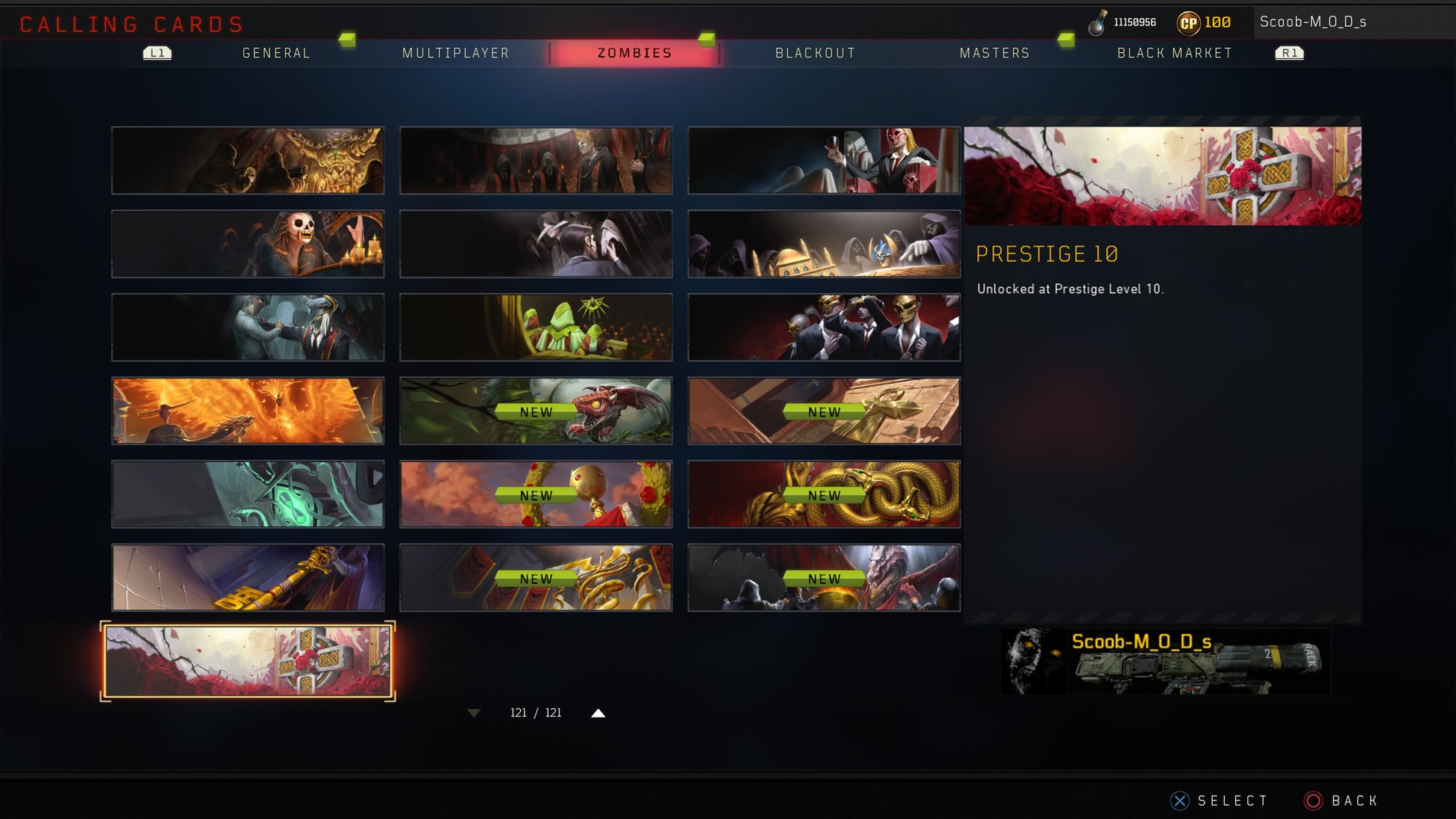Select the Prestige 10 rose cross card
Viewport: 1456px width, 819px height.
[x=248, y=661]
